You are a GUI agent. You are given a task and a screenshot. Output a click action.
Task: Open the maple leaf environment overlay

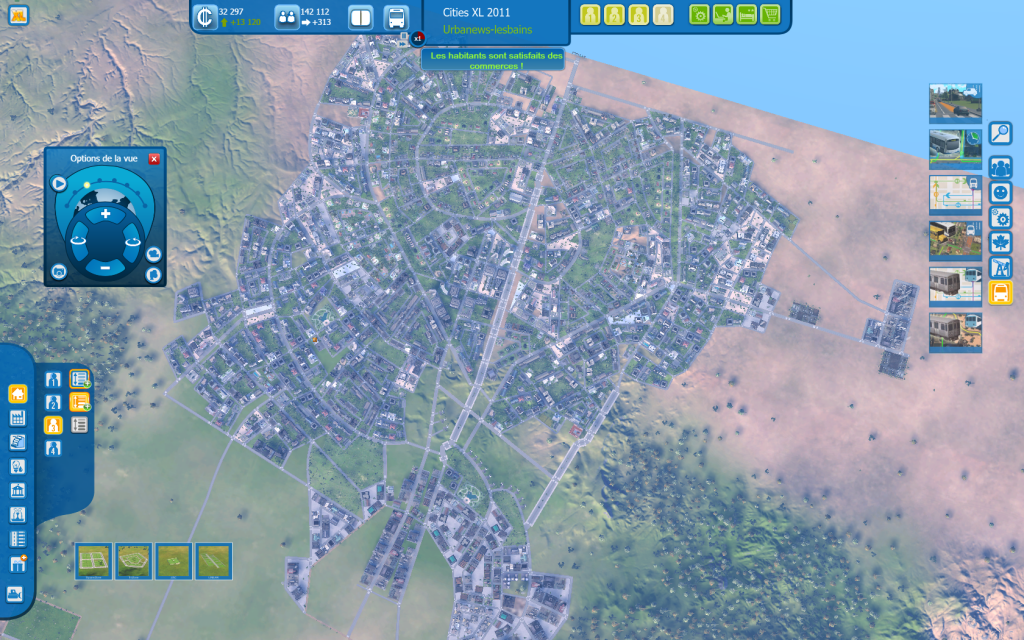(x=1000, y=242)
